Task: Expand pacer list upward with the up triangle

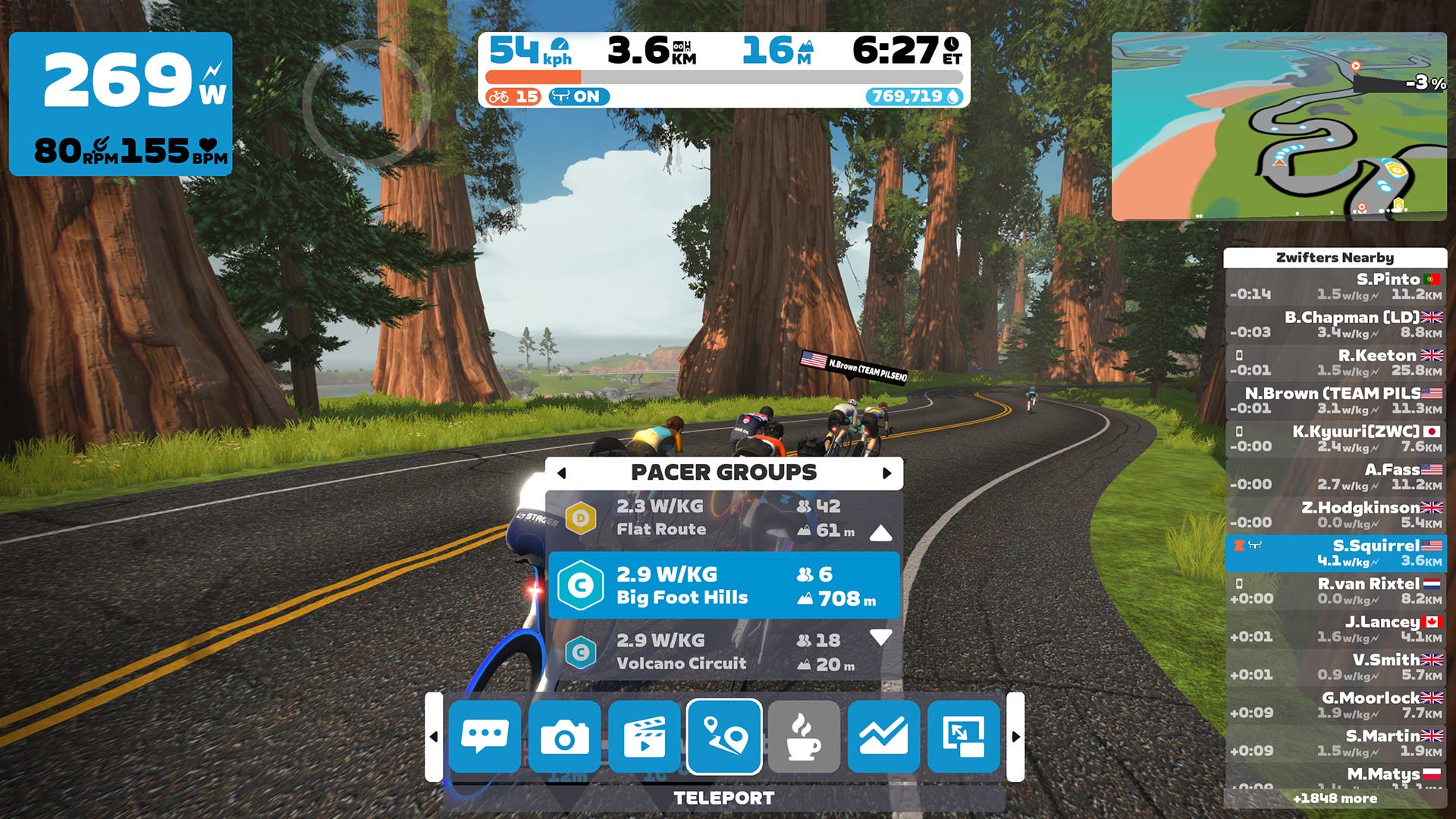Action: 880,533
